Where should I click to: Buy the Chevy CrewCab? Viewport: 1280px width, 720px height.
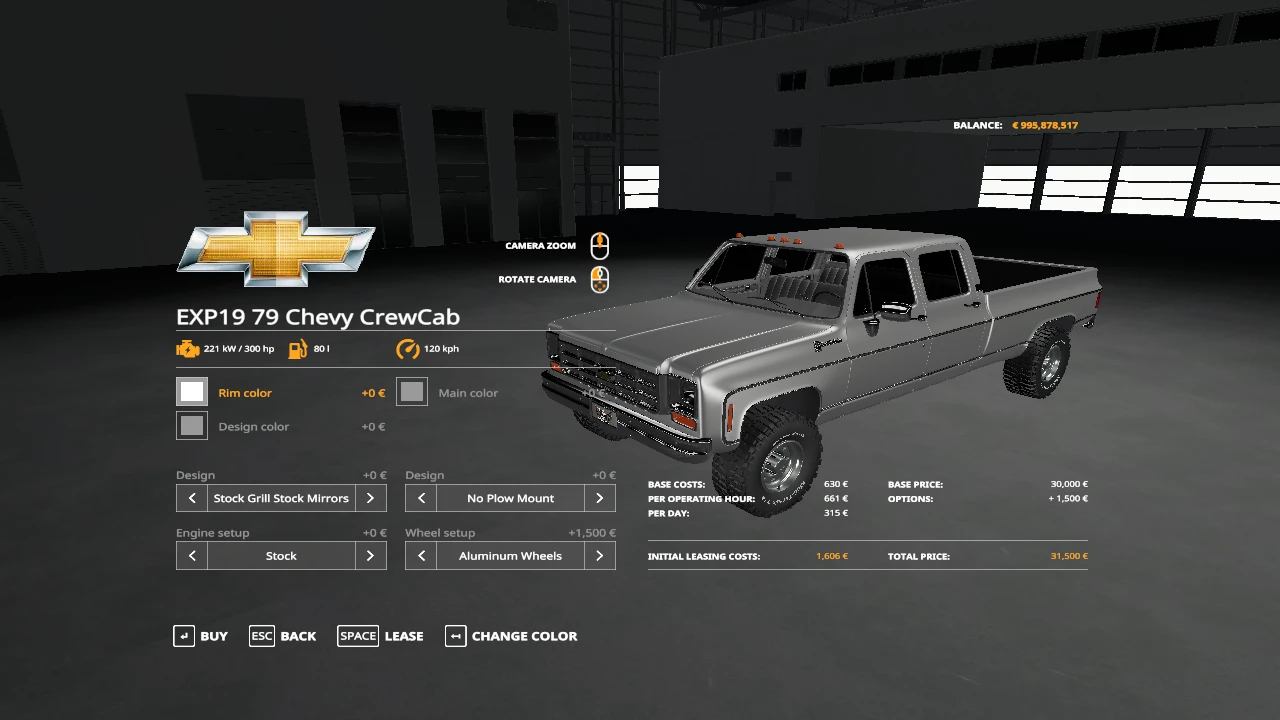click(201, 636)
